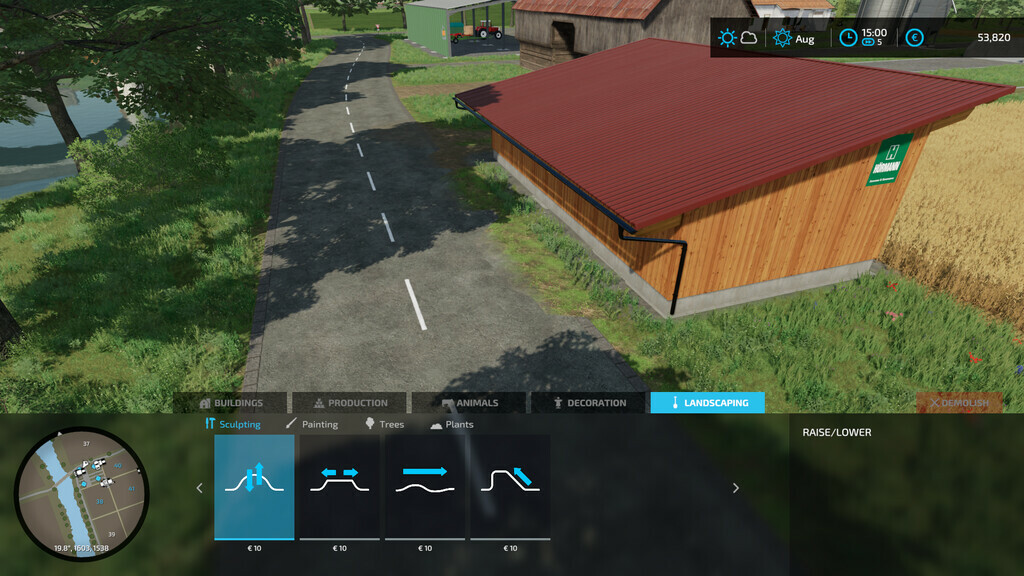1024x576 pixels.
Task: Select the Landscaping tab
Action: [x=708, y=403]
